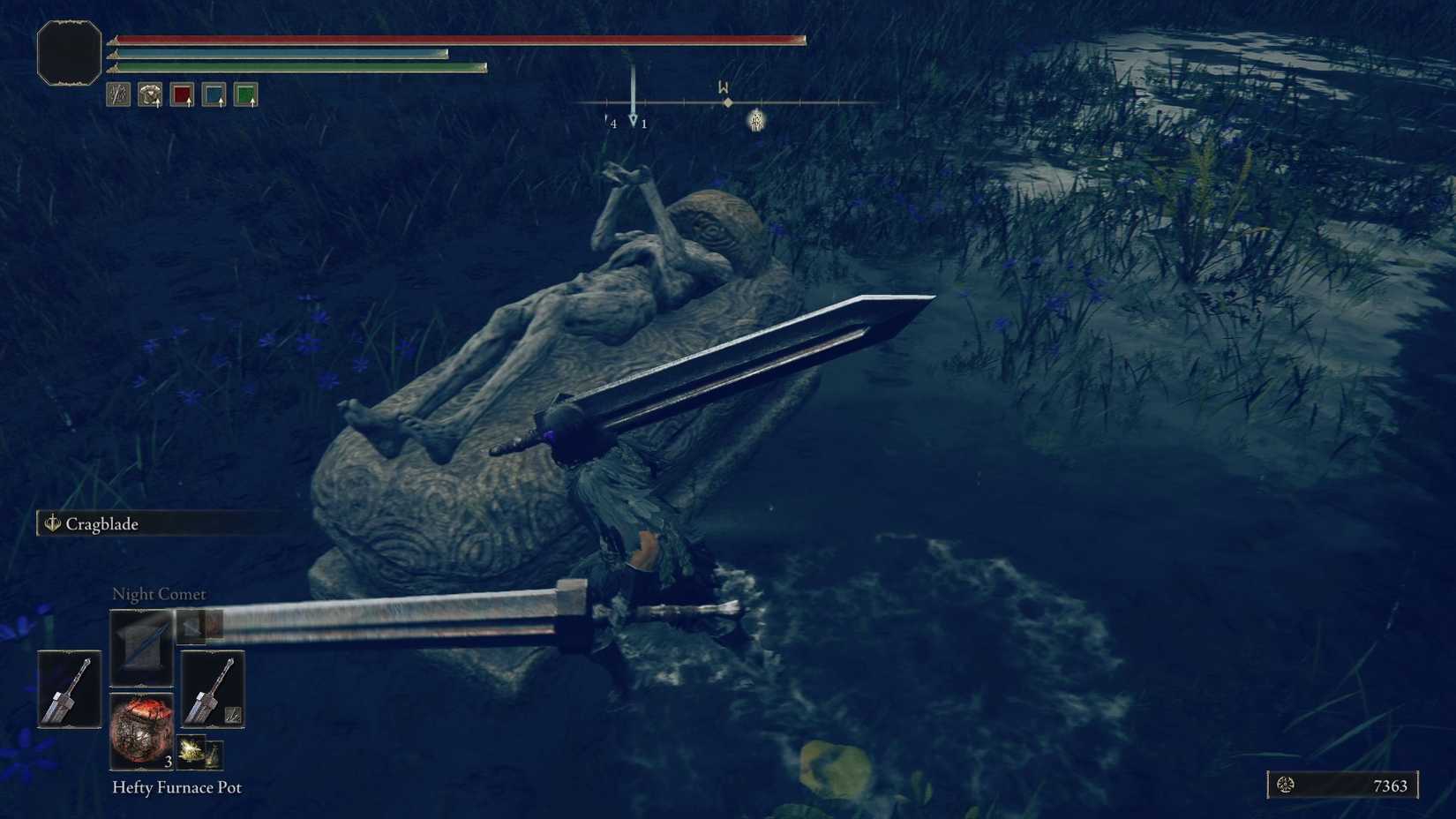Toggle the red attack buff status square
Viewport: 1456px width, 819px height.
tap(183, 94)
